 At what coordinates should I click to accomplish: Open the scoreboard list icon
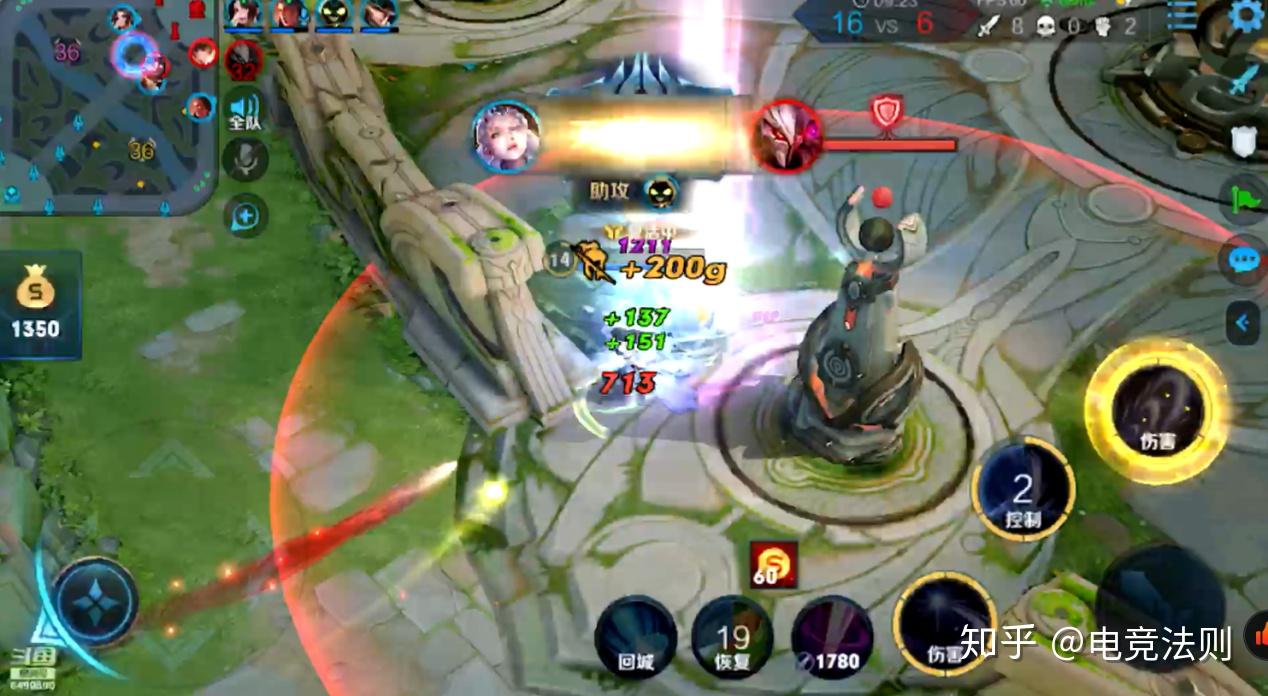[x=1183, y=16]
